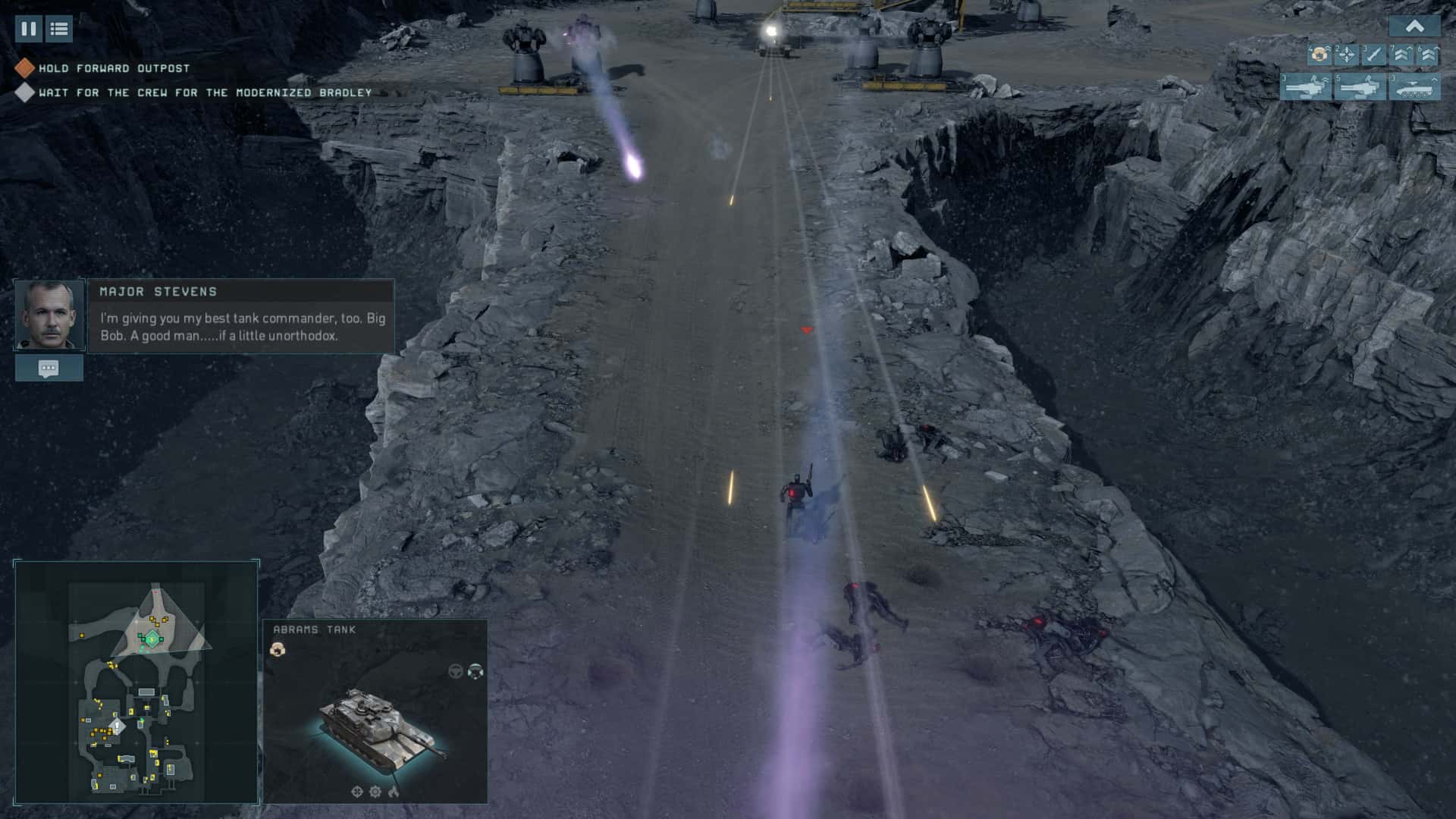
Task: Select the Modernized Bradley crew objective
Action: coord(205,93)
